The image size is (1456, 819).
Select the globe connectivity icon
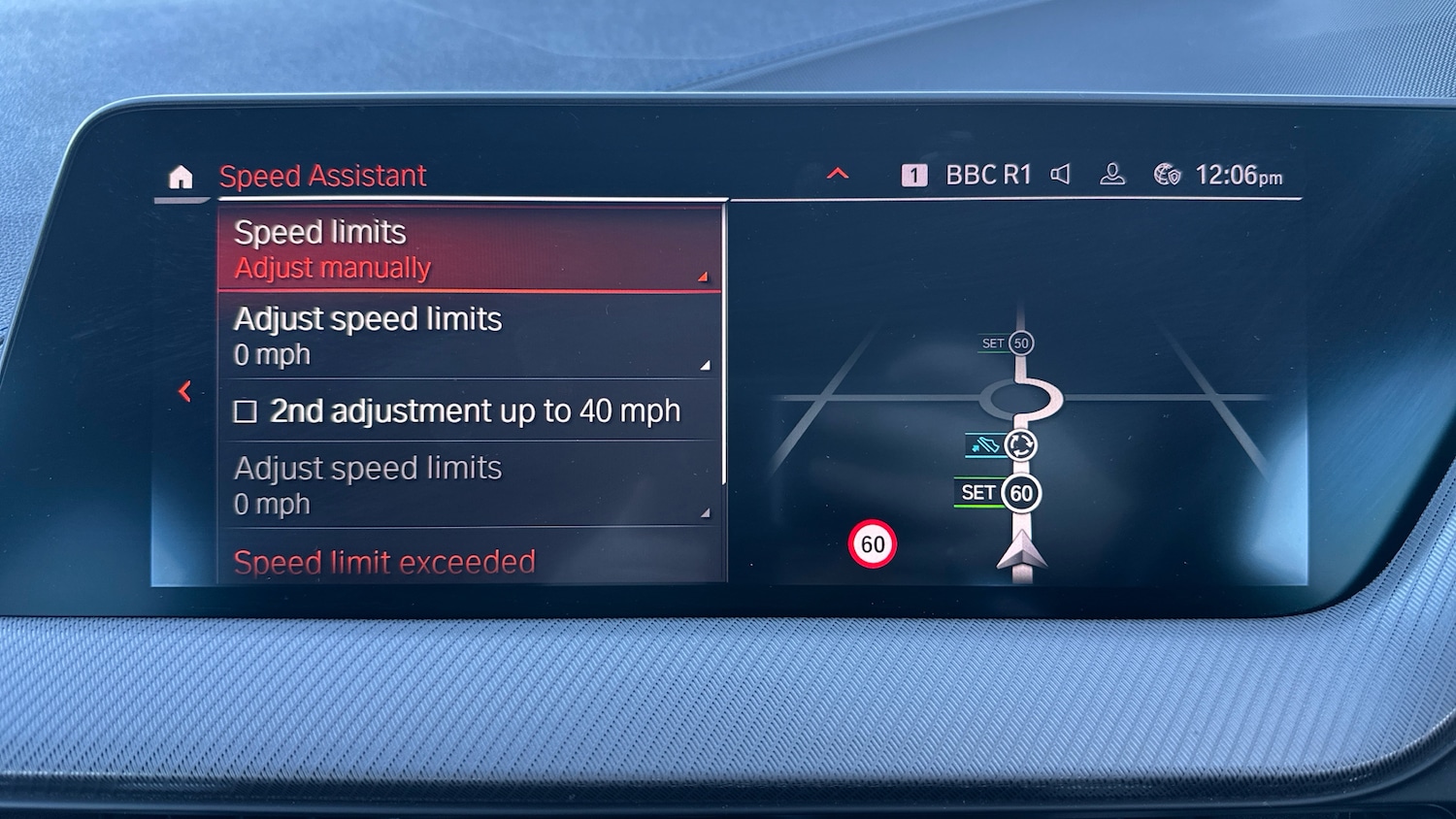coord(1167,175)
